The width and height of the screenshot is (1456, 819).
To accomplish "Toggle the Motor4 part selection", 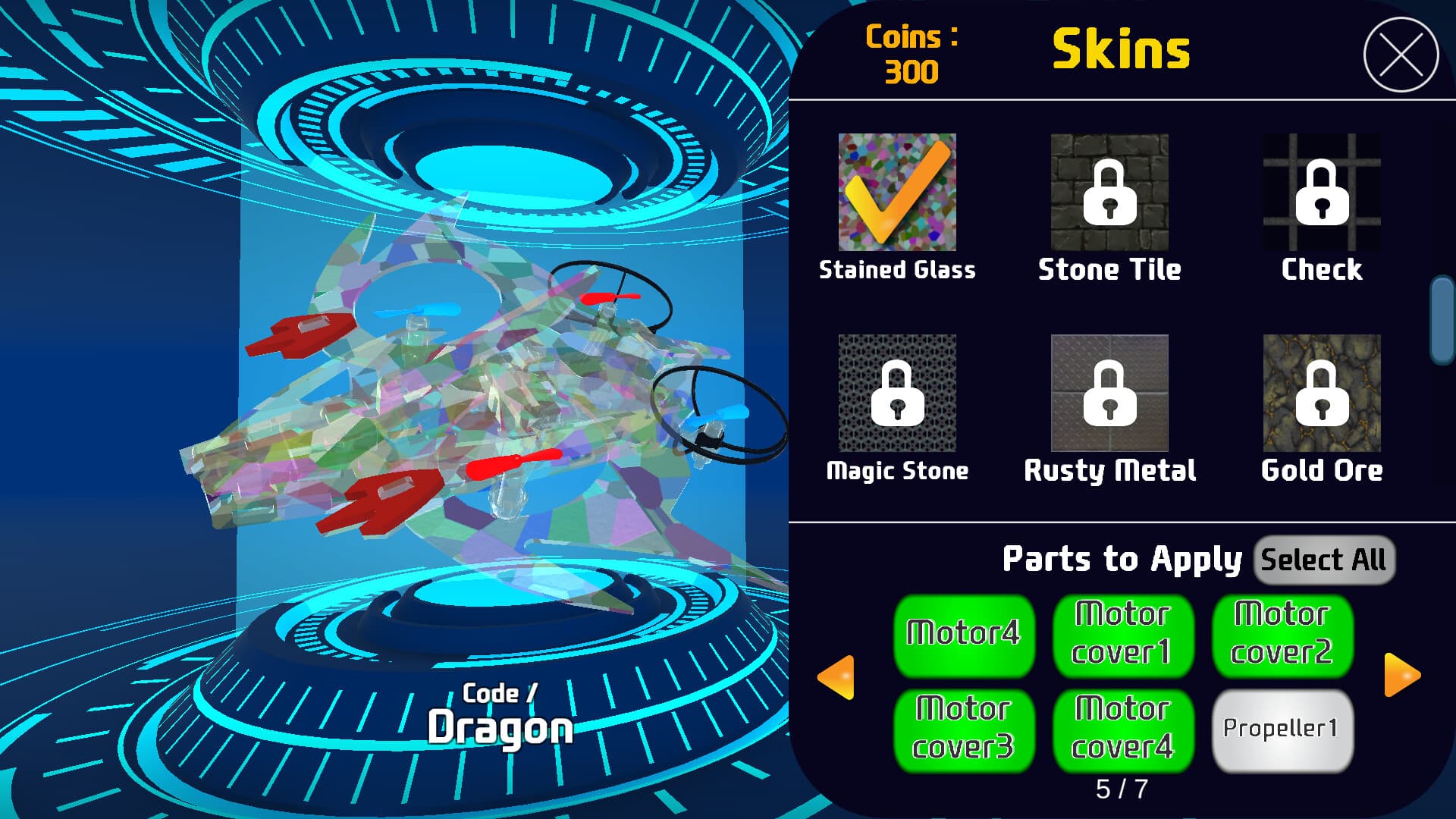I will coord(963,635).
